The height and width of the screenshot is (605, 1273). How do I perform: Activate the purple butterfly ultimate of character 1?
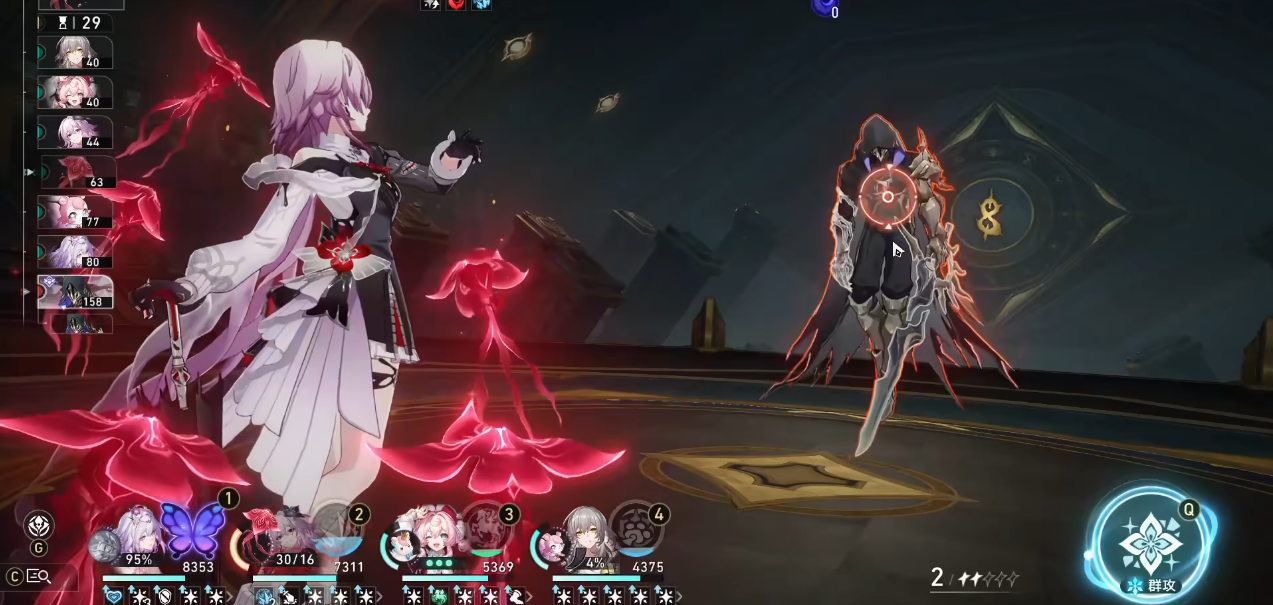pyautogui.click(x=192, y=528)
